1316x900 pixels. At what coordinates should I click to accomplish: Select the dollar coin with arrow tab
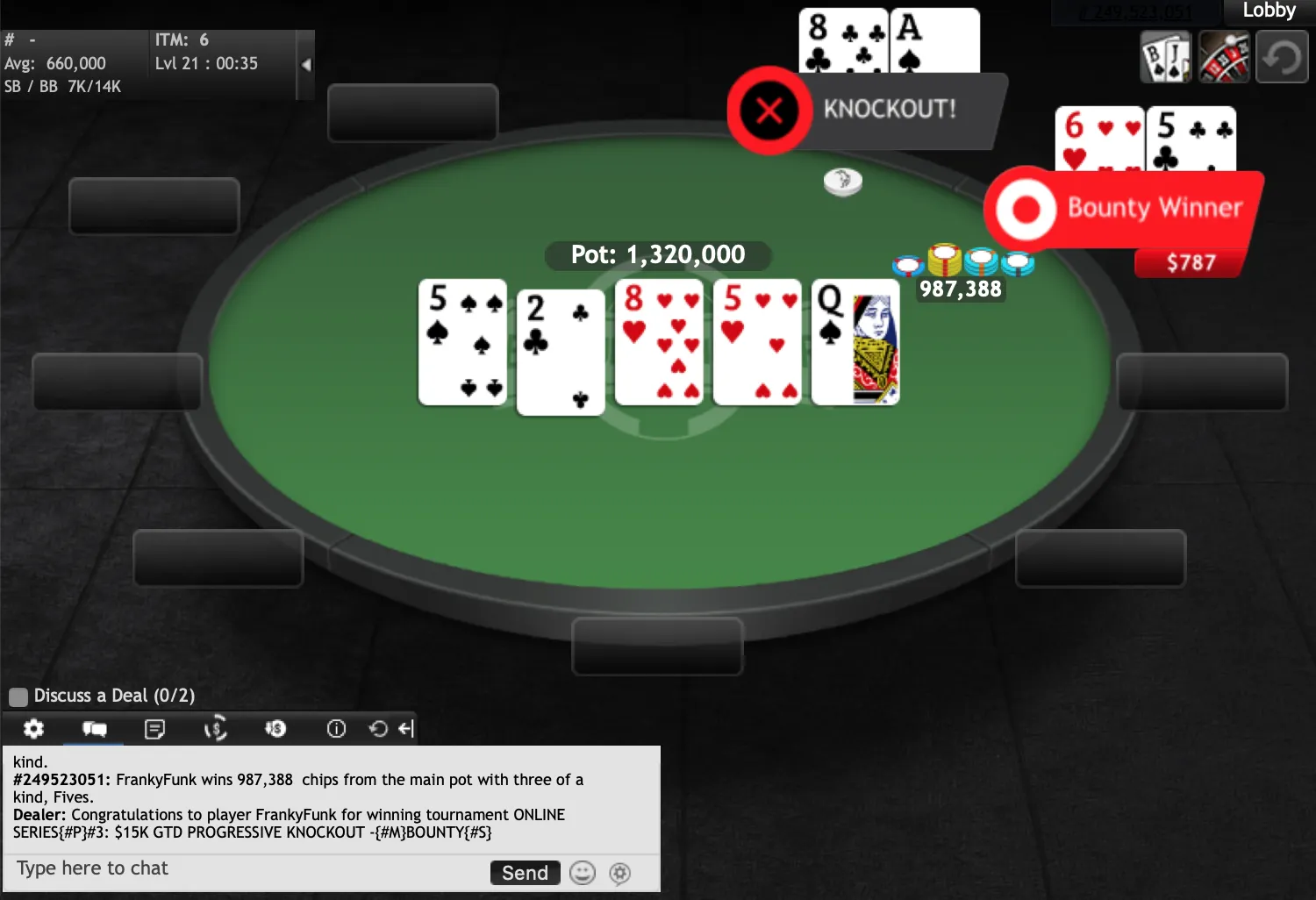tap(275, 729)
